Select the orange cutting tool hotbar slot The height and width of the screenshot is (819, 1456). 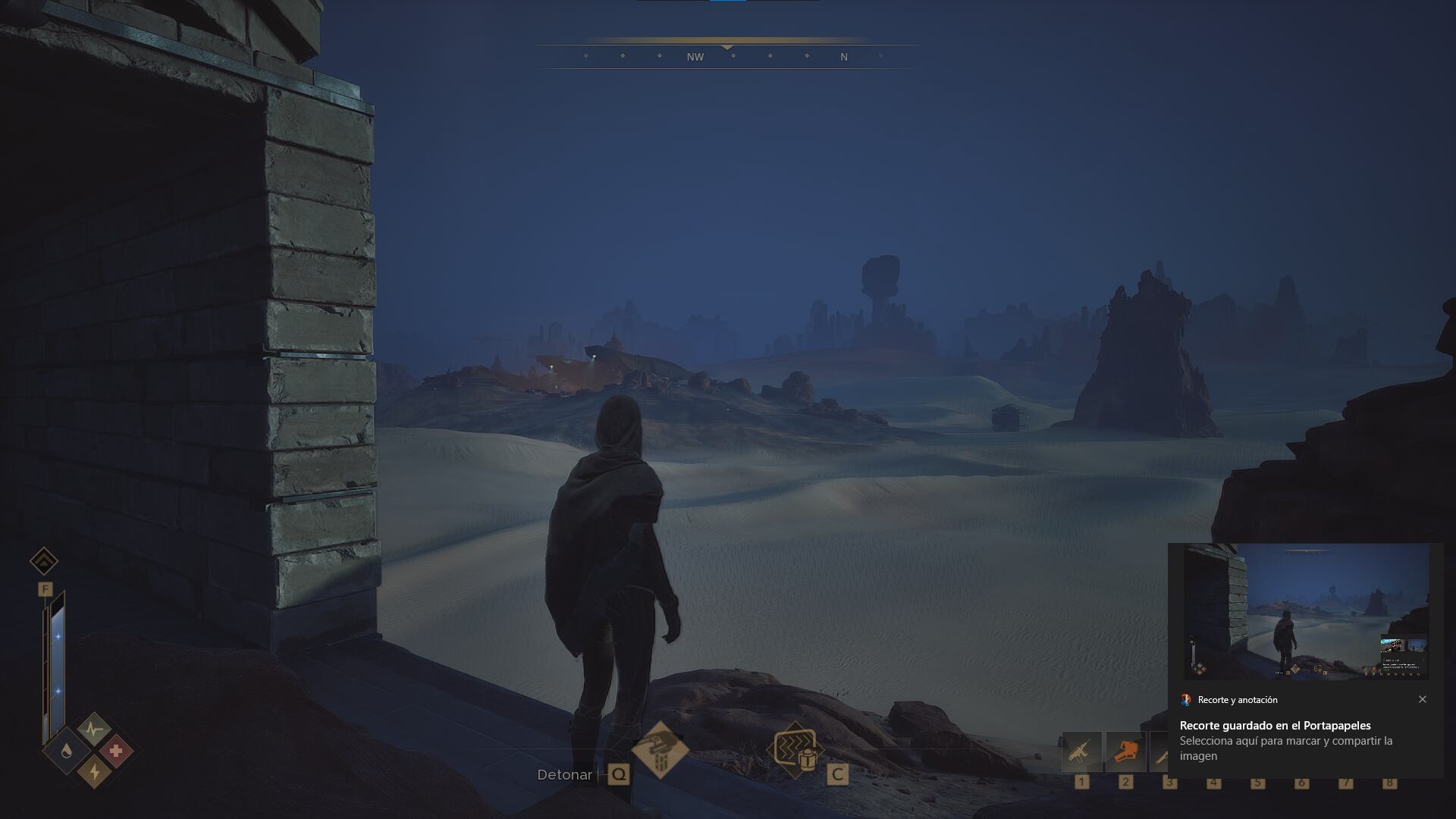1125,752
